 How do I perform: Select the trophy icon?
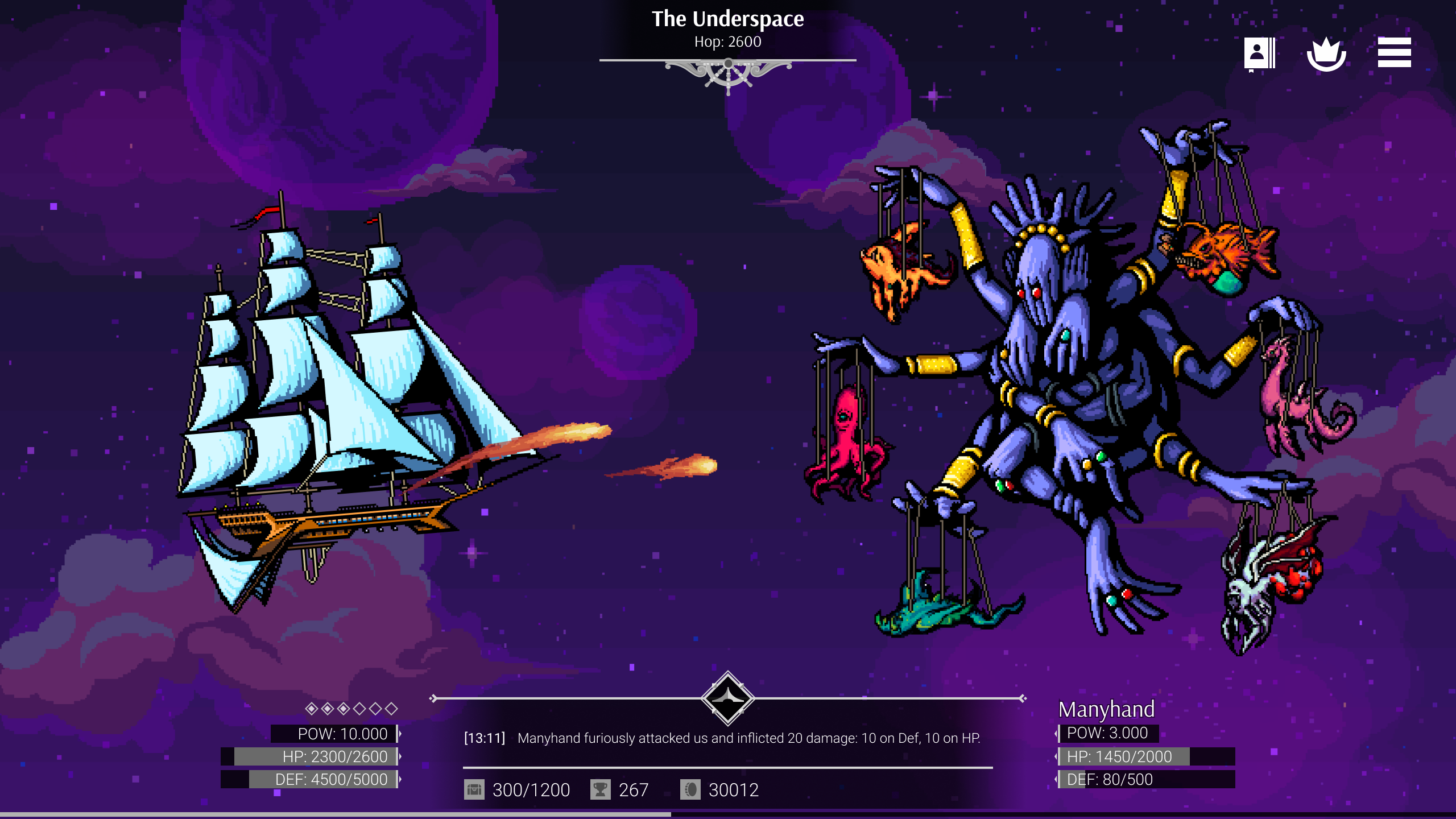(x=600, y=789)
